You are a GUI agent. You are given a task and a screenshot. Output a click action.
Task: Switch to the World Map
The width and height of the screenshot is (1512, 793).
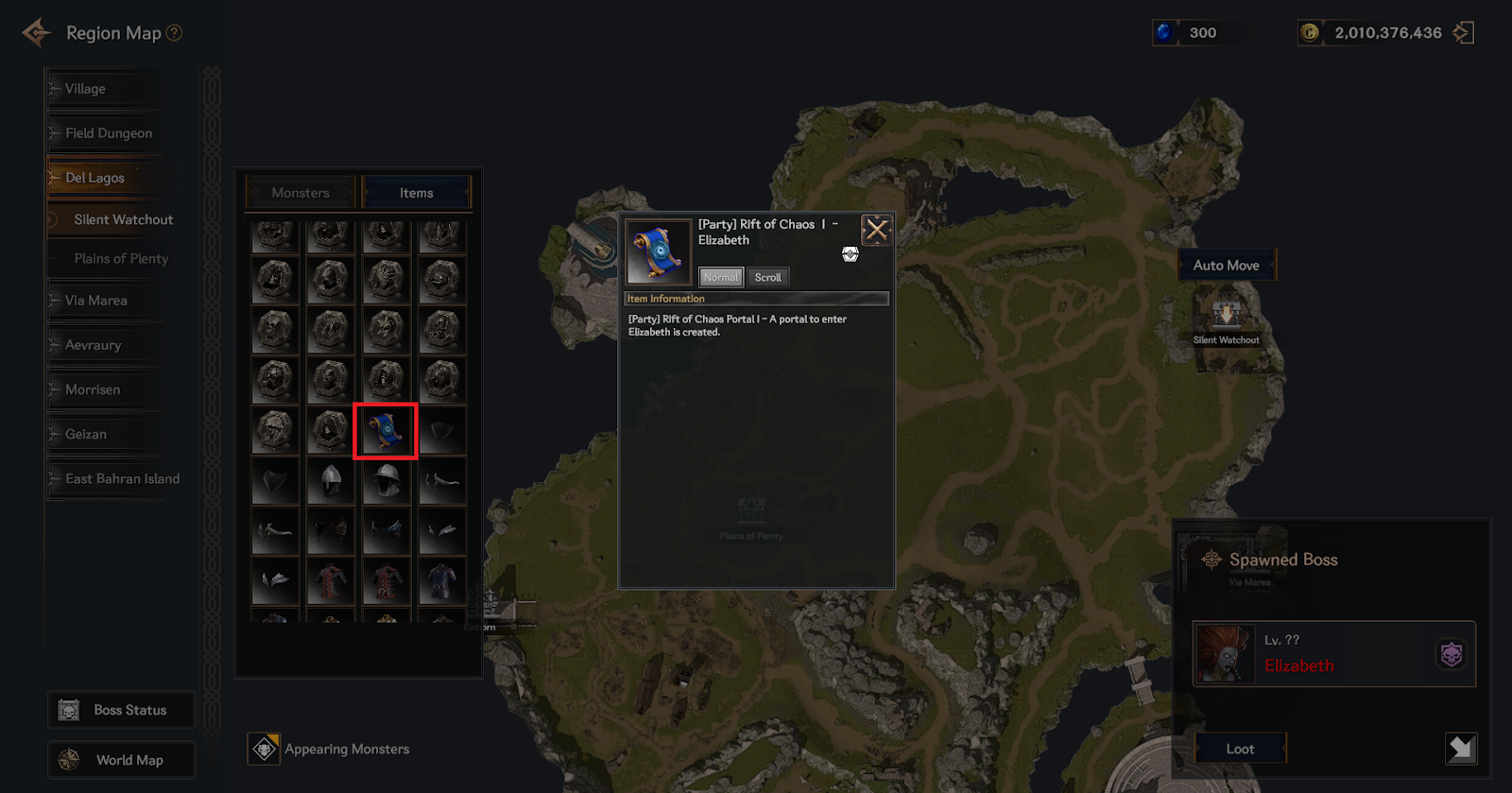pyautogui.click(x=122, y=760)
